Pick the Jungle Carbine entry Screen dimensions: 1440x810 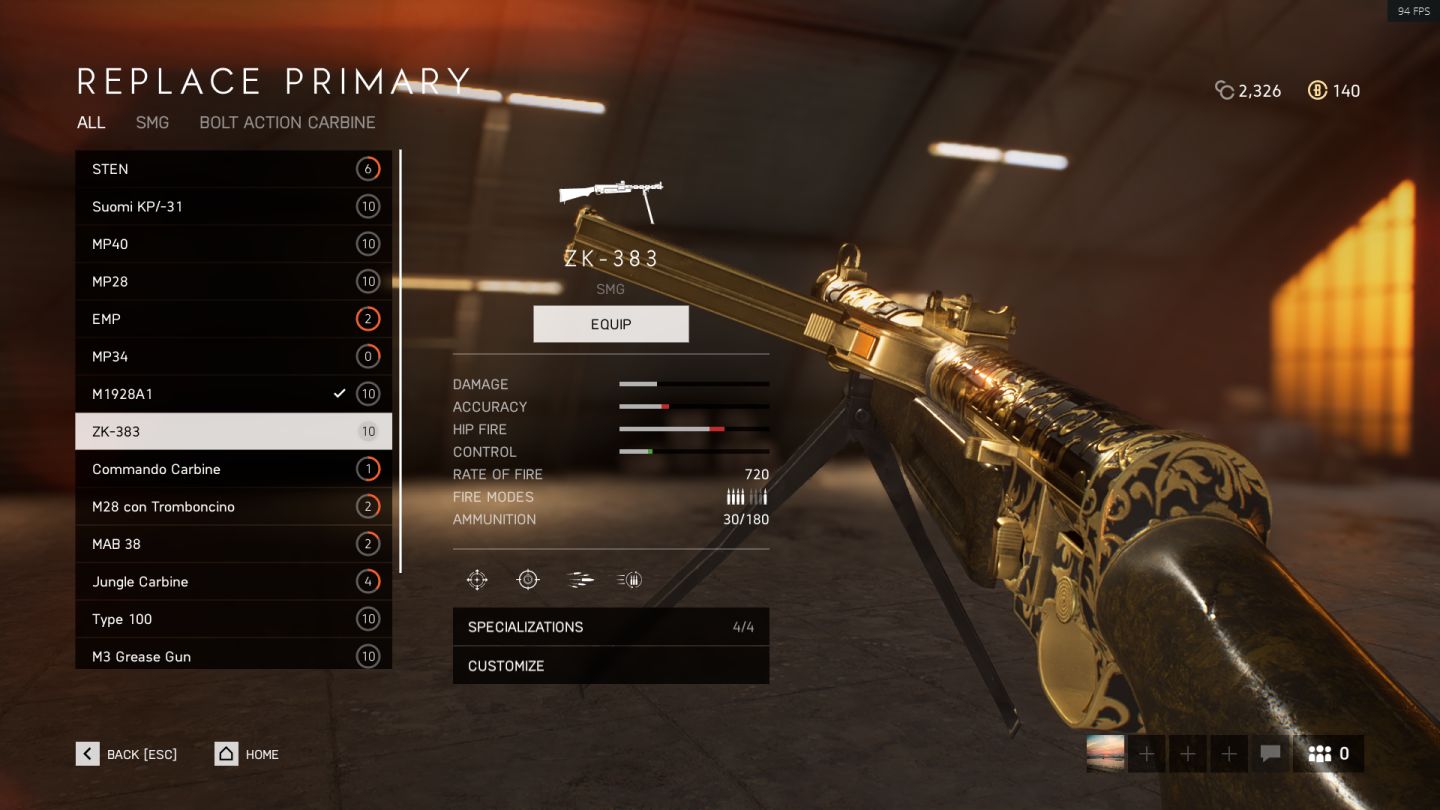[233, 582]
